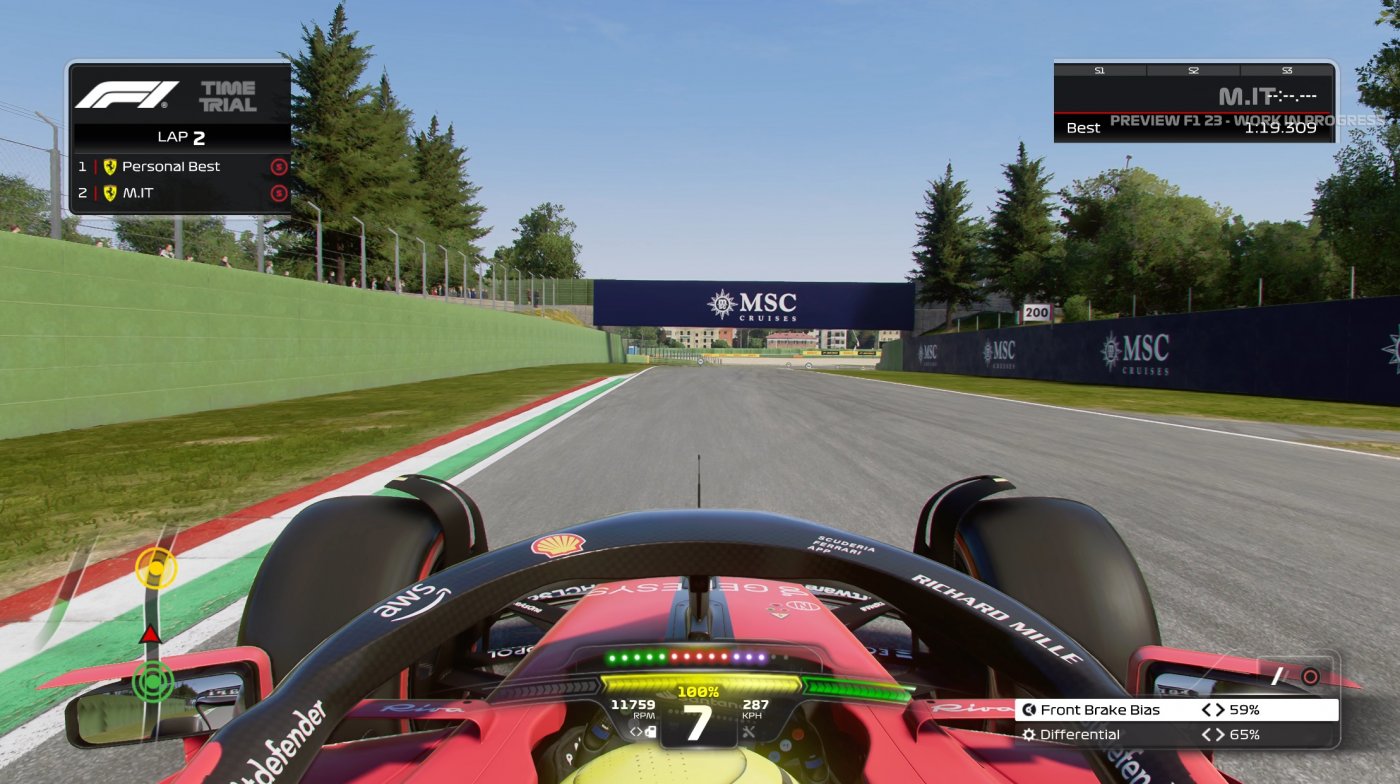Increase Differential using the right arrow
The width and height of the screenshot is (1400, 784).
1221,733
